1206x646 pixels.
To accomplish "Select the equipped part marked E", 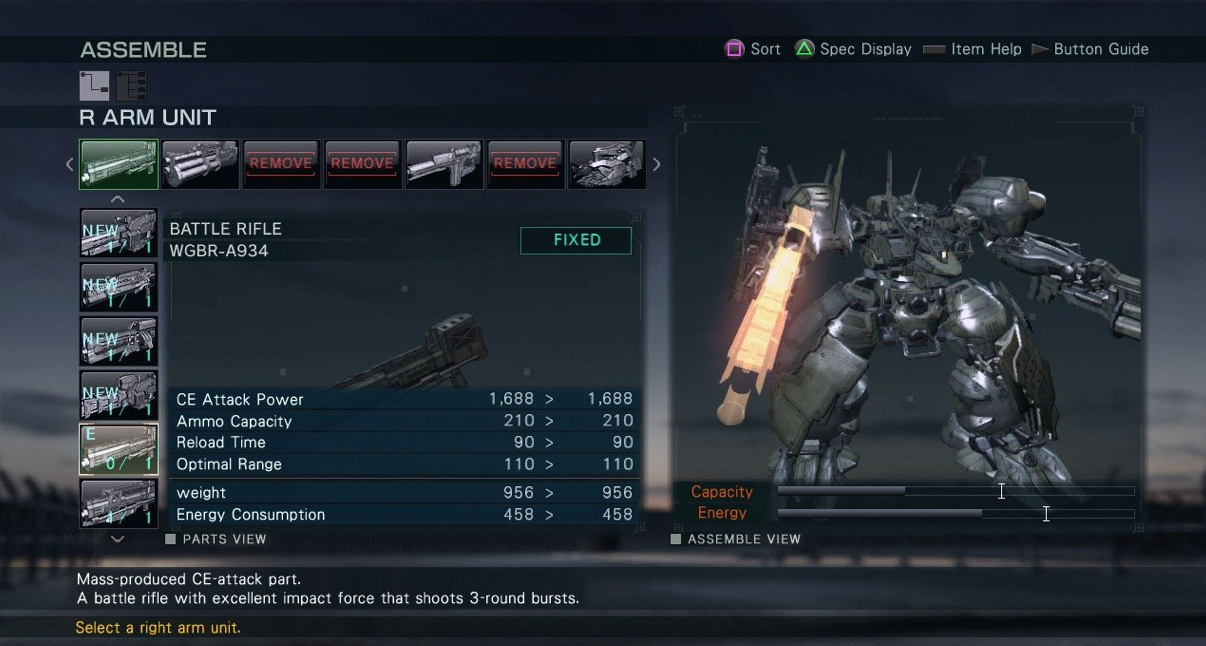I will tap(119, 449).
